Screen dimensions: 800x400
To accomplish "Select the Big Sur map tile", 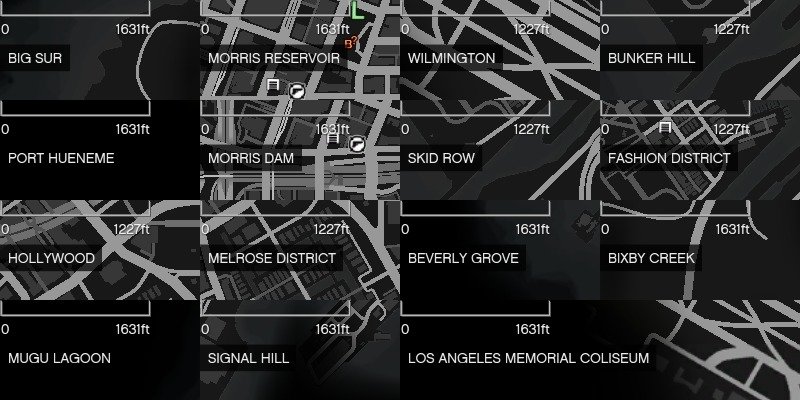I will (100, 50).
